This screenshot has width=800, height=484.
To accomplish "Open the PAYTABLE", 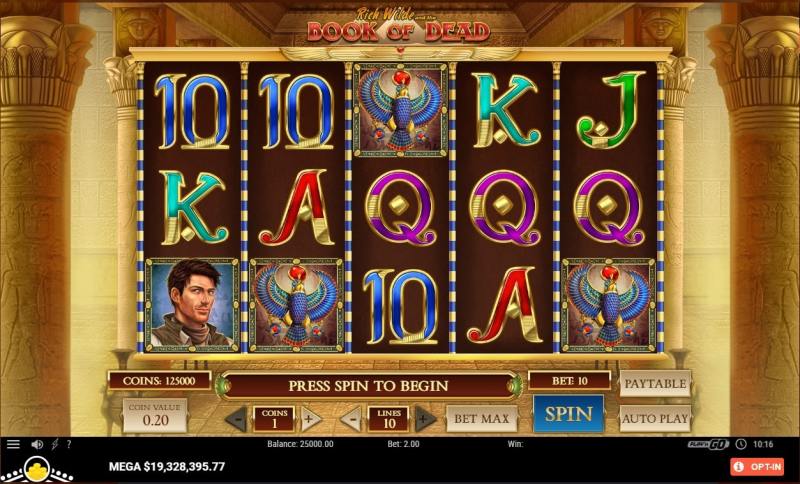I will coord(655,384).
